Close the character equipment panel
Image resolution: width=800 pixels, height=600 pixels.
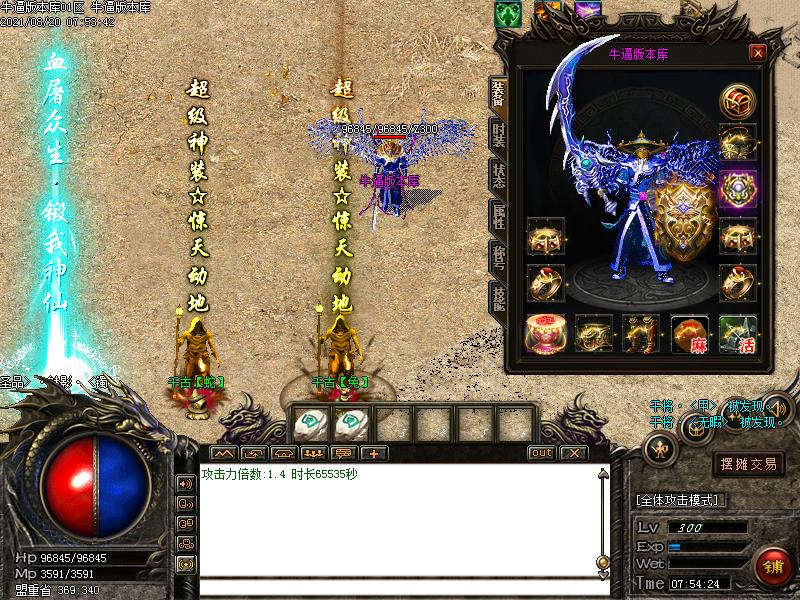[758, 53]
